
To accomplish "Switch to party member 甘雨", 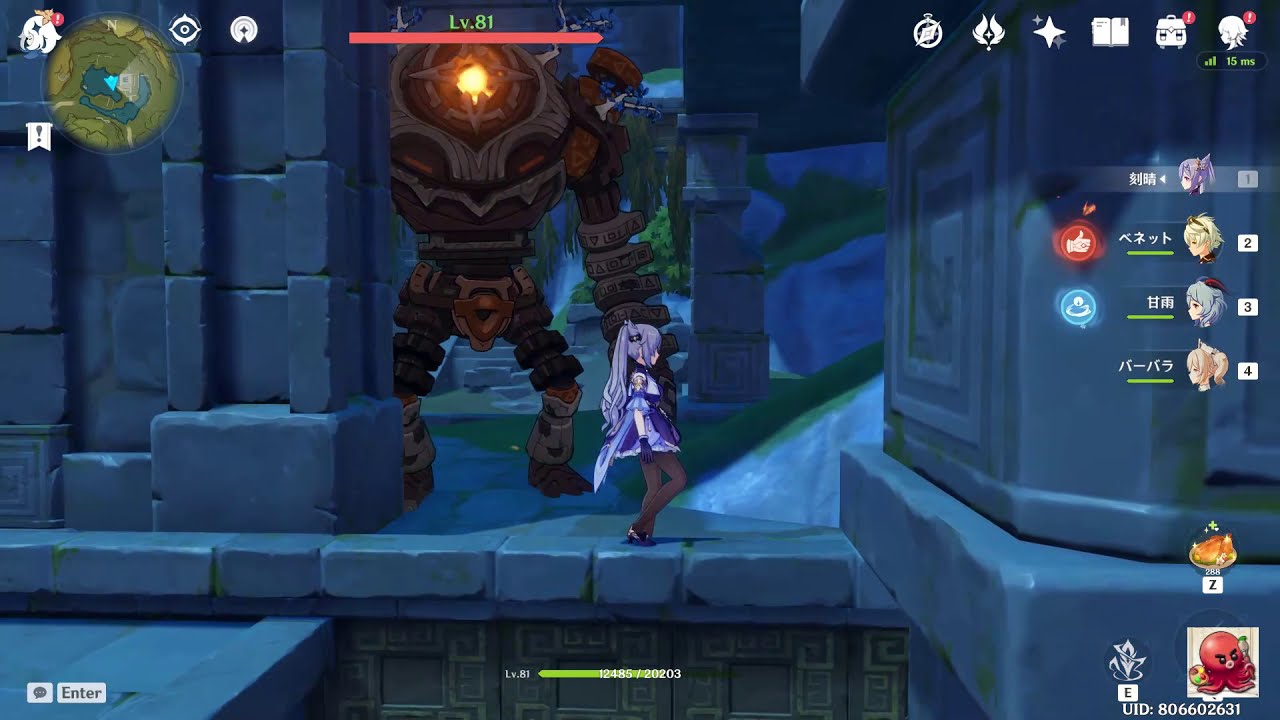I will coord(1198,305).
